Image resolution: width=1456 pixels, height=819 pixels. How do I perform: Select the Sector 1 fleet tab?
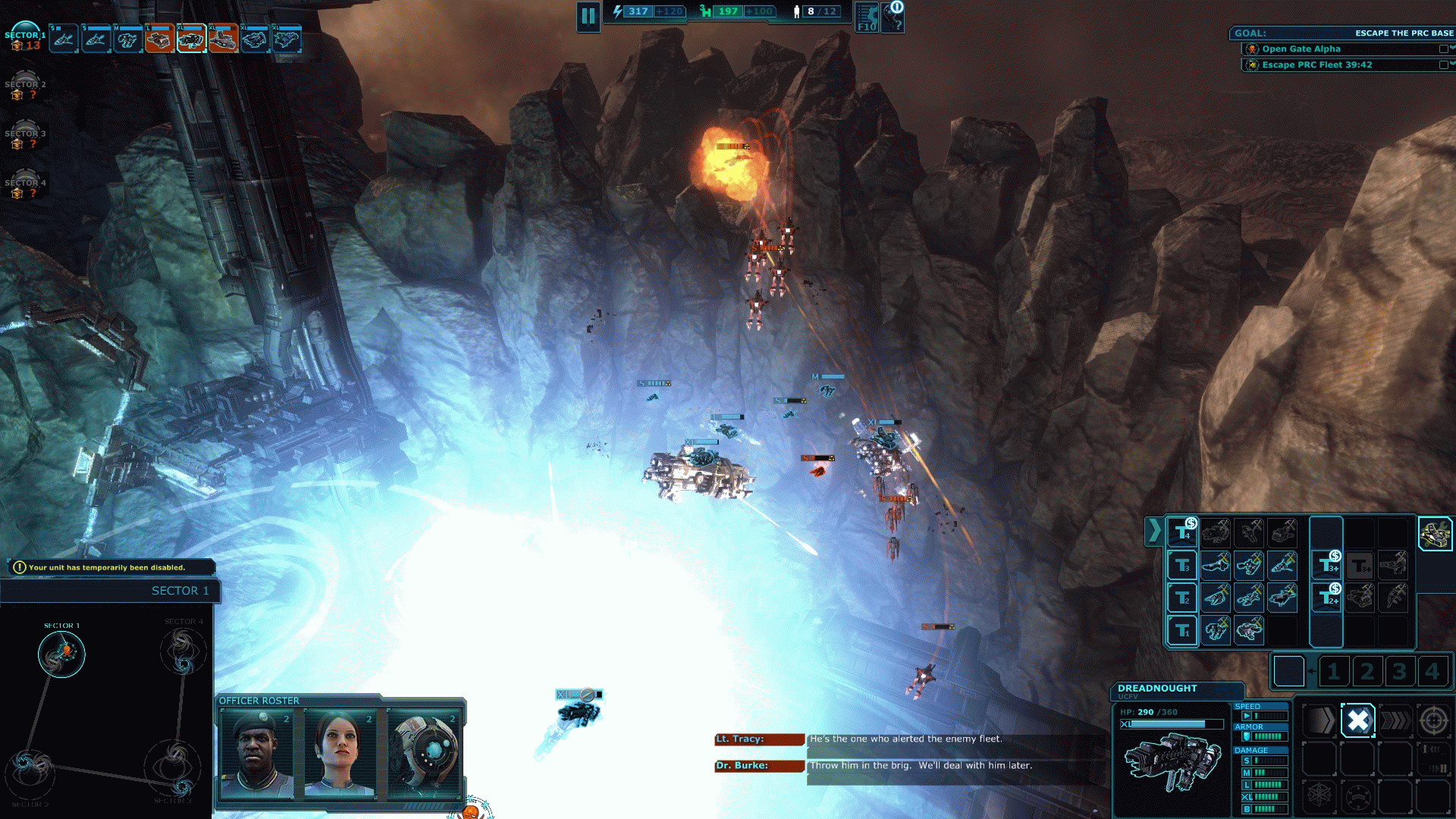tap(24, 39)
